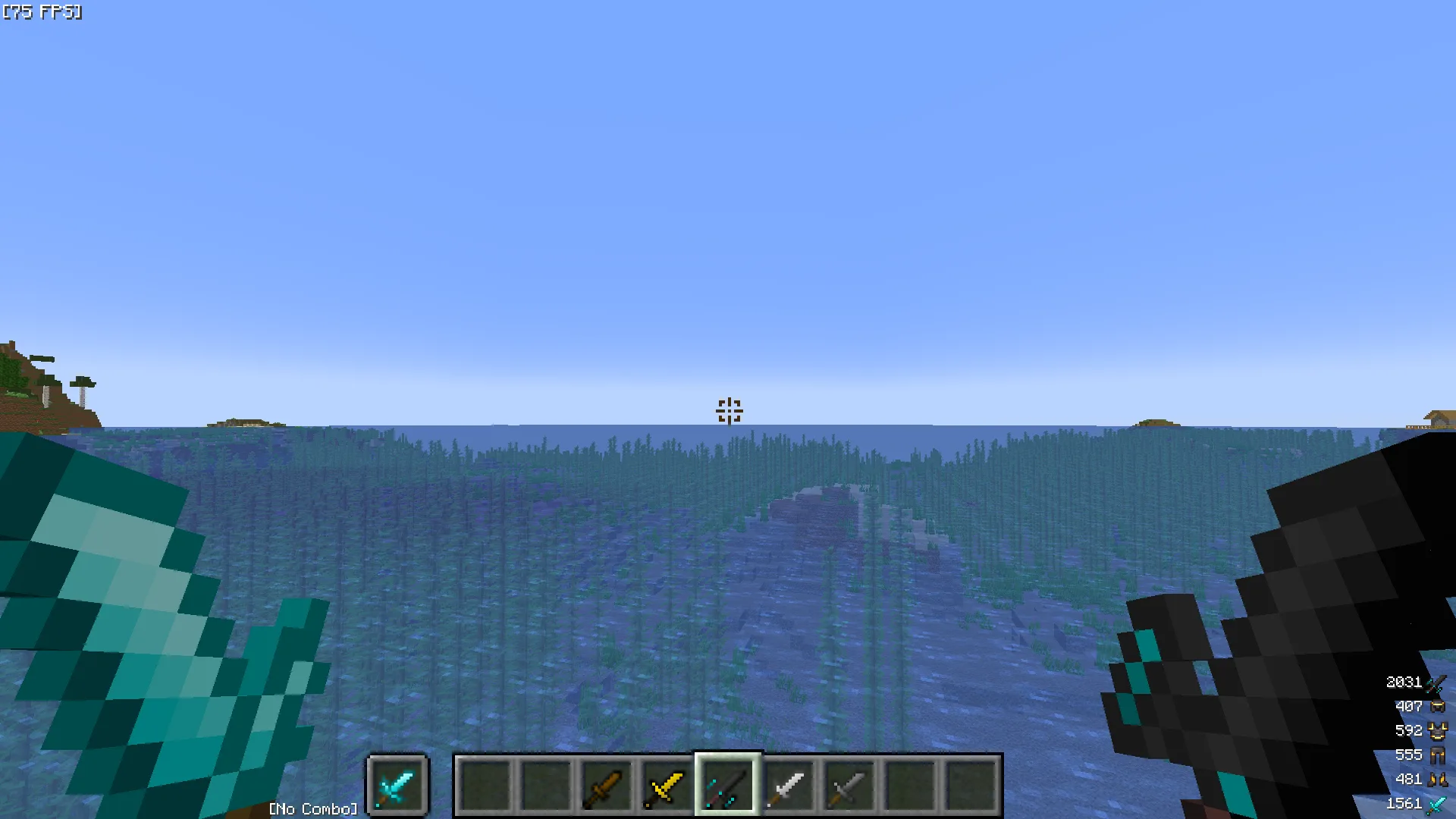Click the netherite leggings durability icon
Image resolution: width=1456 pixels, height=819 pixels.
click(1438, 755)
